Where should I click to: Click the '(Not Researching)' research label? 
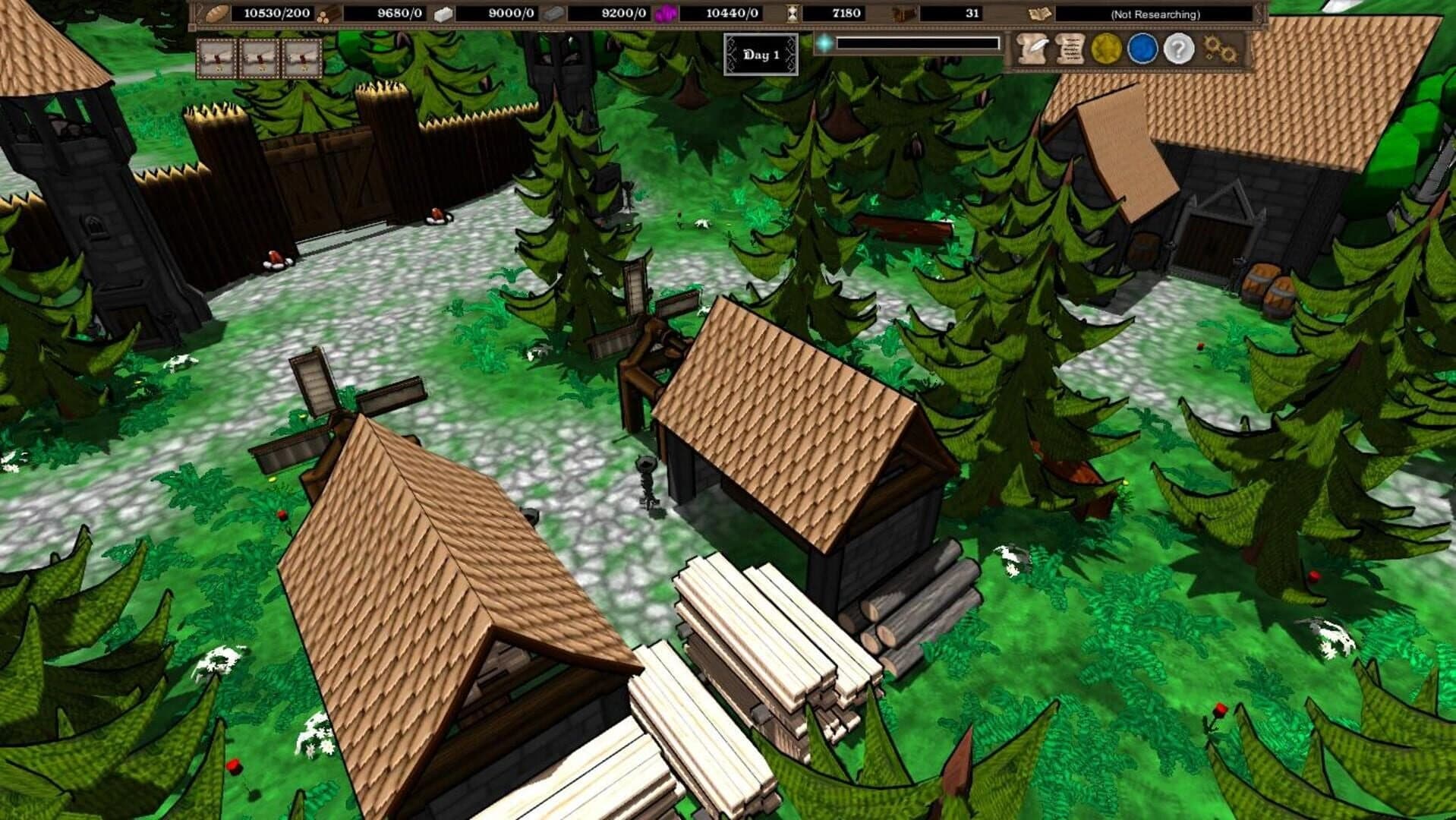(x=1154, y=12)
